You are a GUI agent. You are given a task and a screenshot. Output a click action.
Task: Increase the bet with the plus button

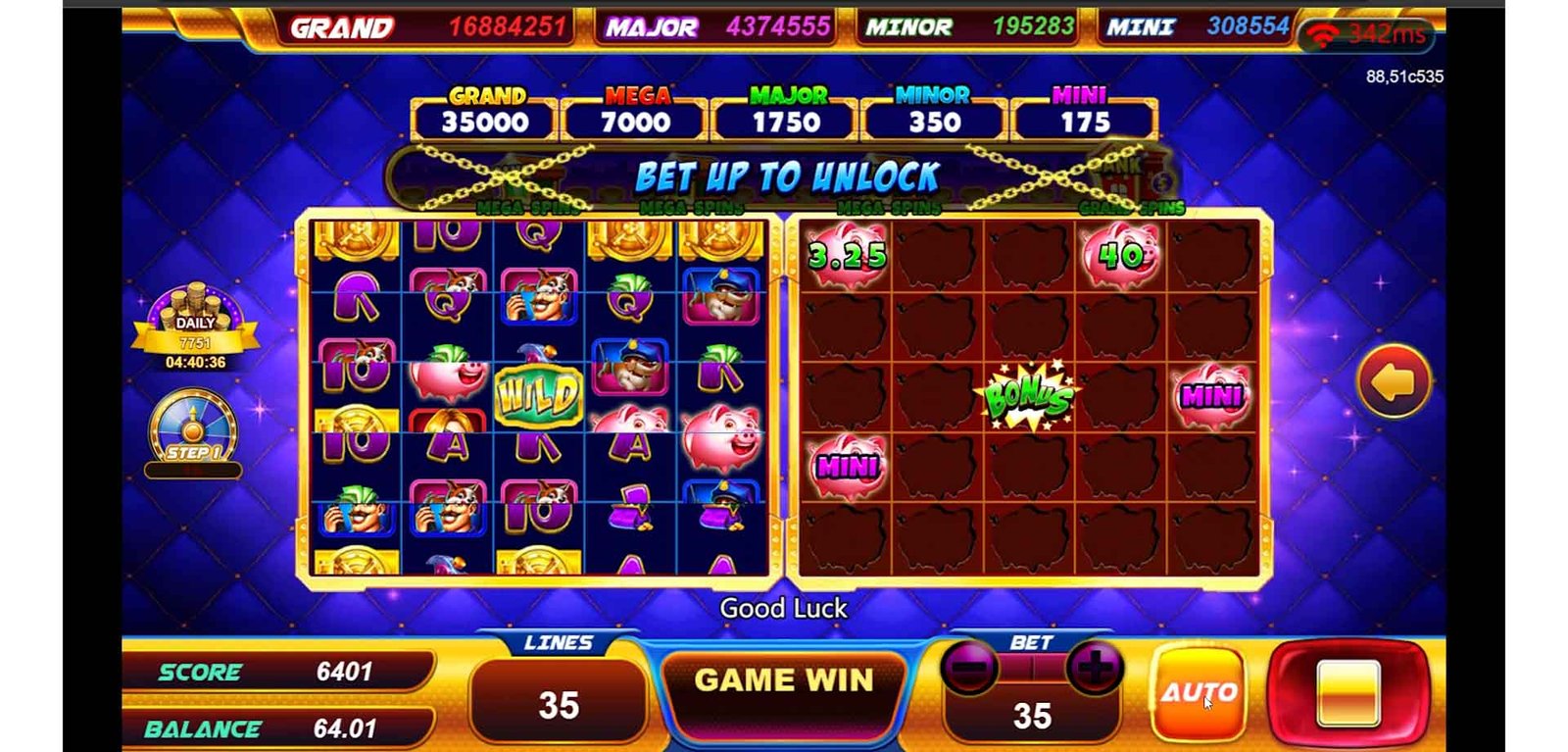tap(1094, 670)
